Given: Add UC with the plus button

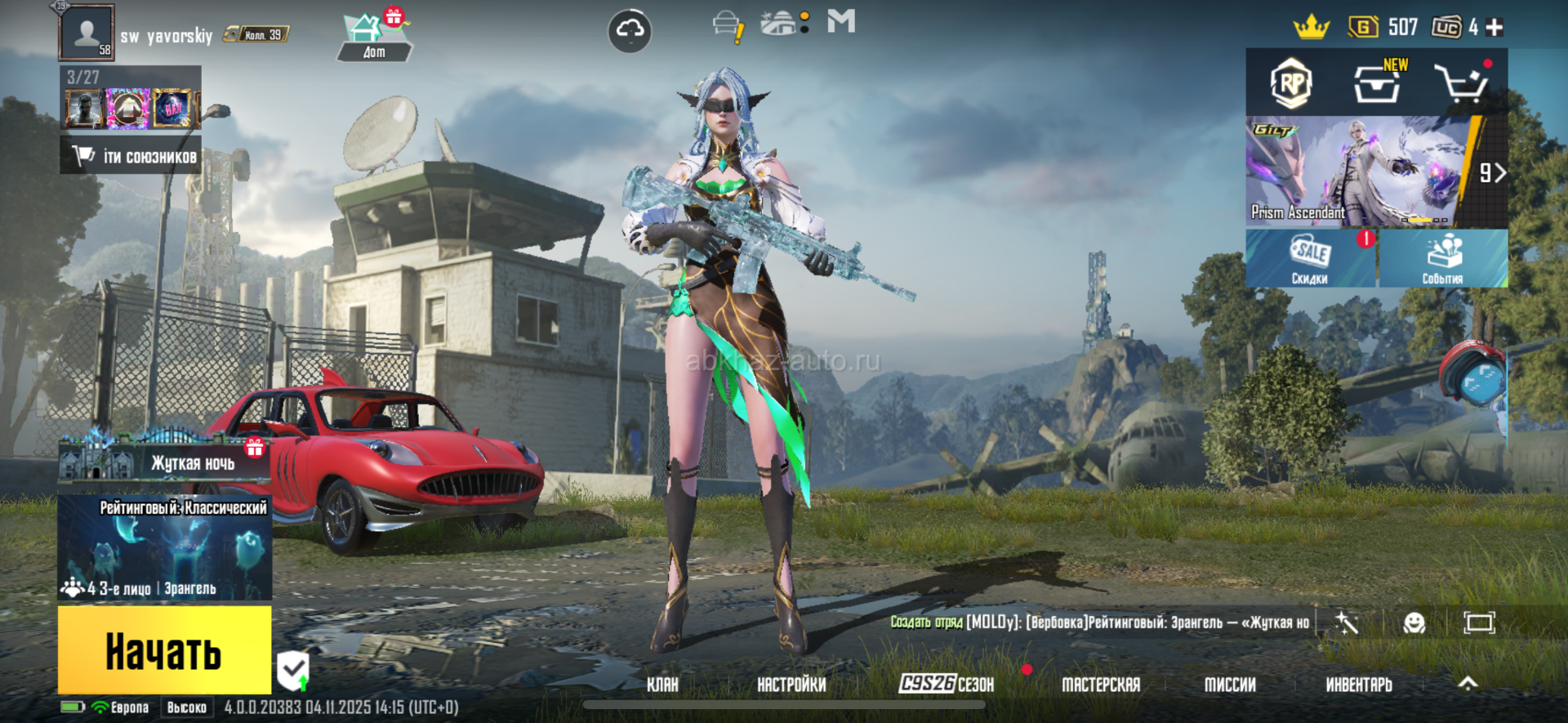Looking at the screenshot, I should pos(1494,28).
